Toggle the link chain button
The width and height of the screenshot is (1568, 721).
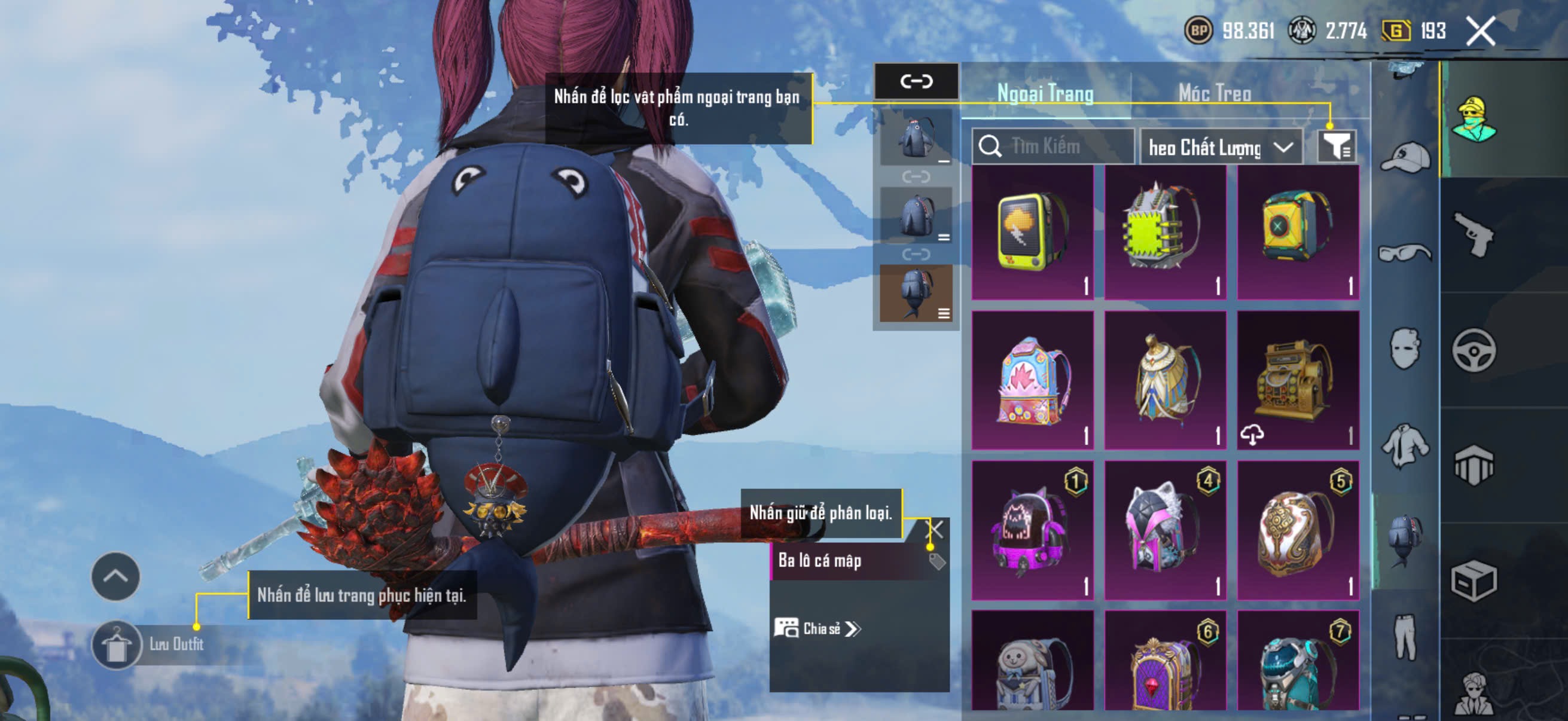(x=916, y=81)
